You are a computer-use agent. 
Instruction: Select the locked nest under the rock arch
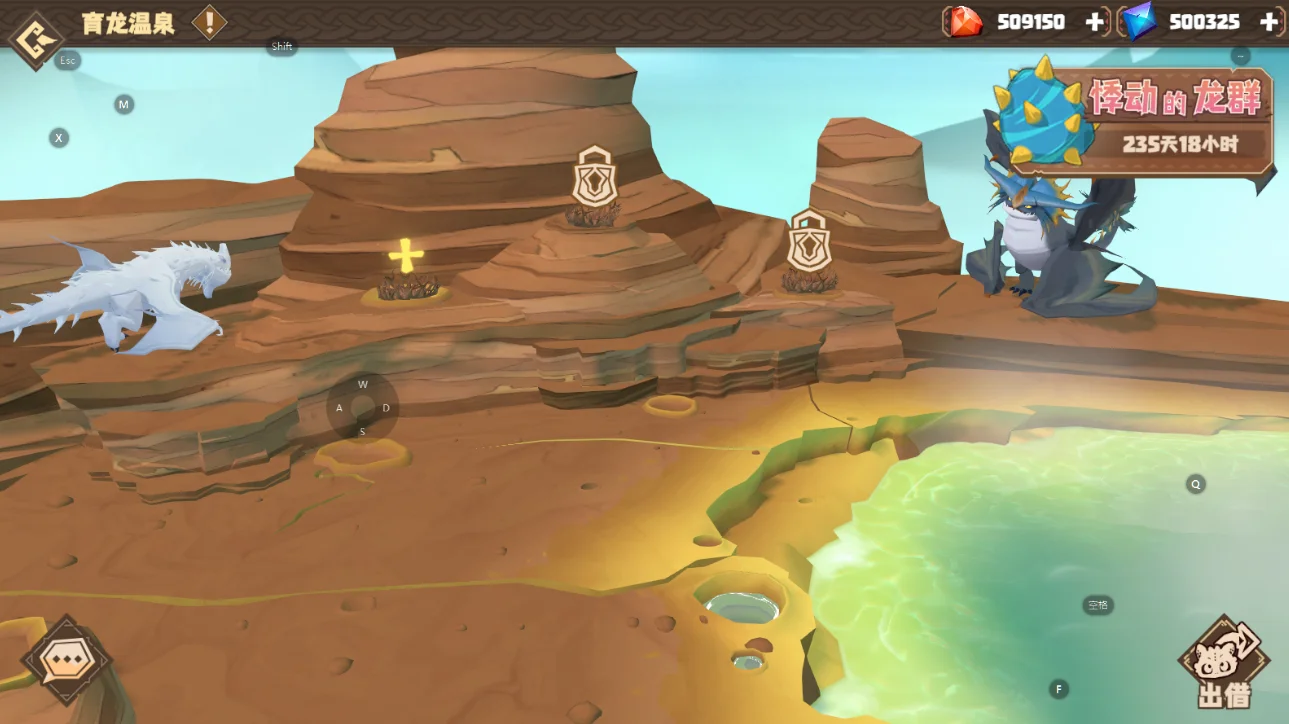(x=594, y=181)
